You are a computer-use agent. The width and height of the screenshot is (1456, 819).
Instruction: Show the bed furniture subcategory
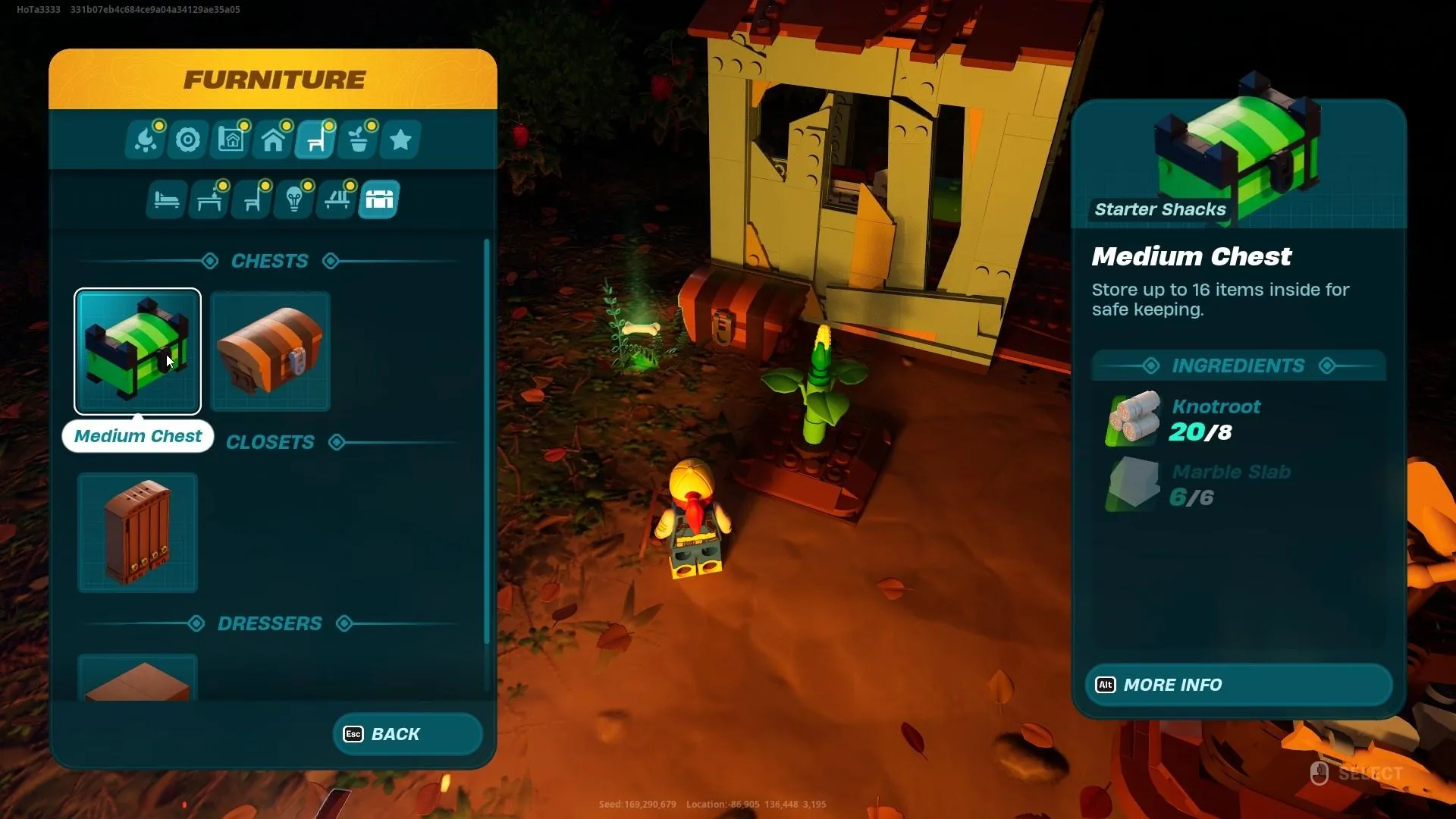(x=166, y=200)
